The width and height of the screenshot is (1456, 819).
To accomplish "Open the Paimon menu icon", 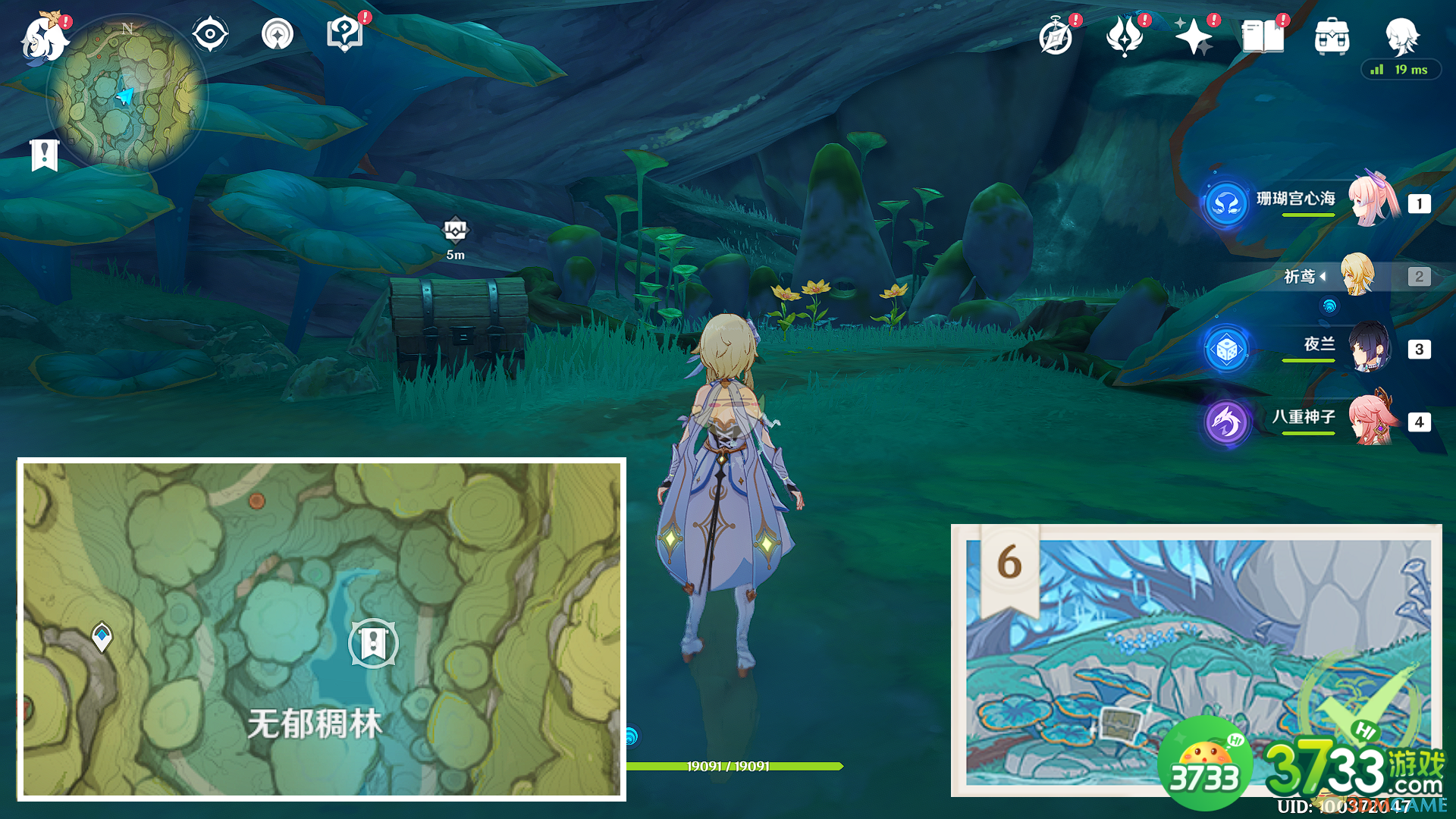I will (44, 38).
